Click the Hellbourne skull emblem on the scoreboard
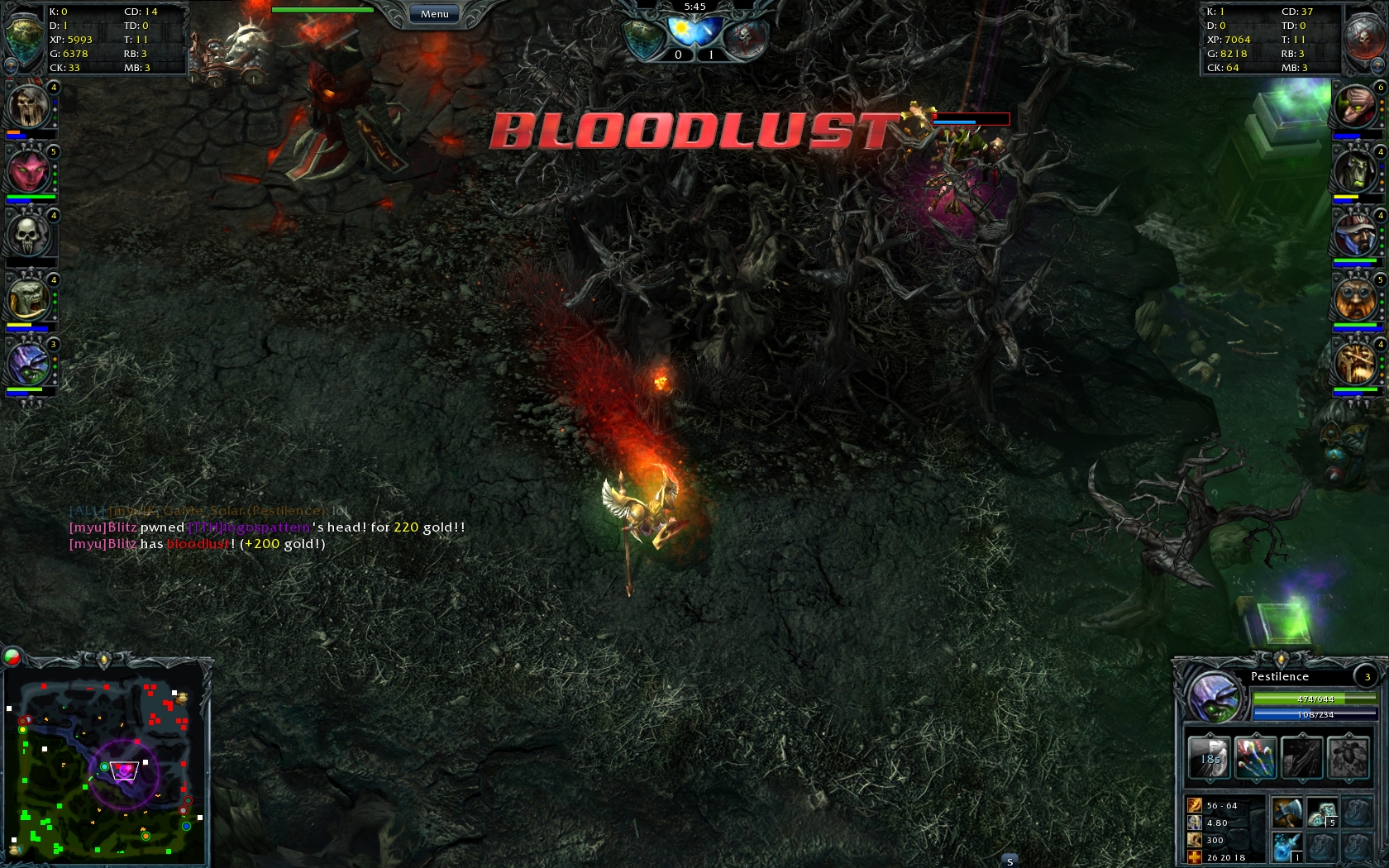Screen dimensions: 1389x868 746,36
